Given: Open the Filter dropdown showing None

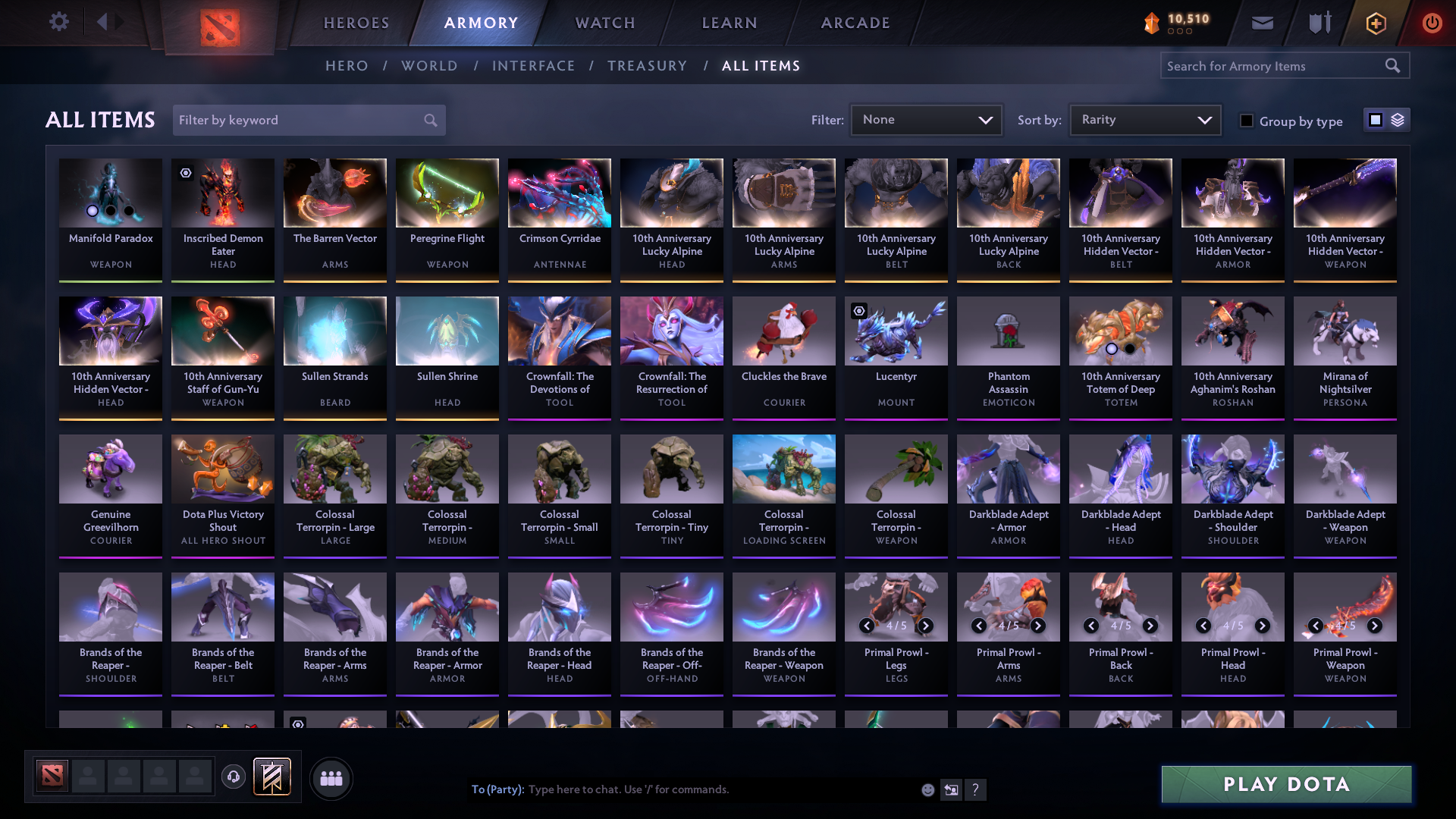Looking at the screenshot, I should tap(926, 119).
